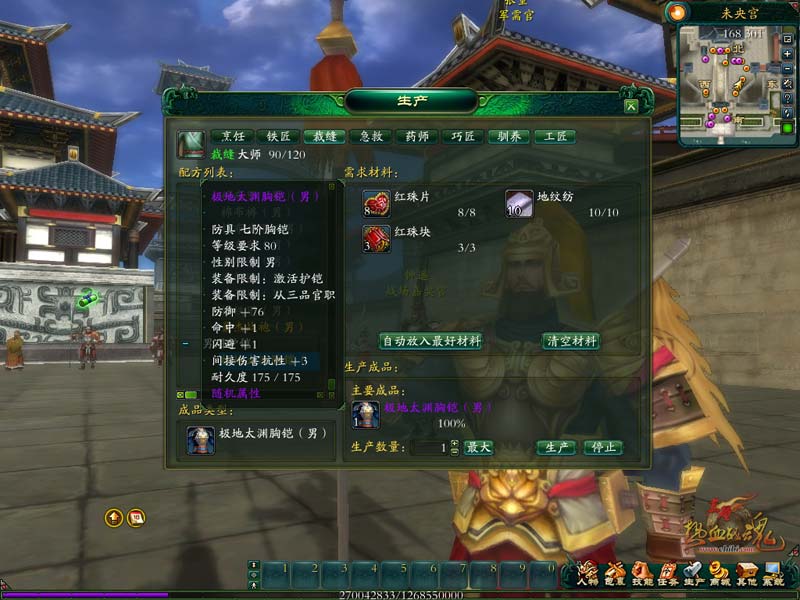Screen dimensions: 800x600
Task: Choose the 巧匠 profession tab
Action: pos(462,137)
